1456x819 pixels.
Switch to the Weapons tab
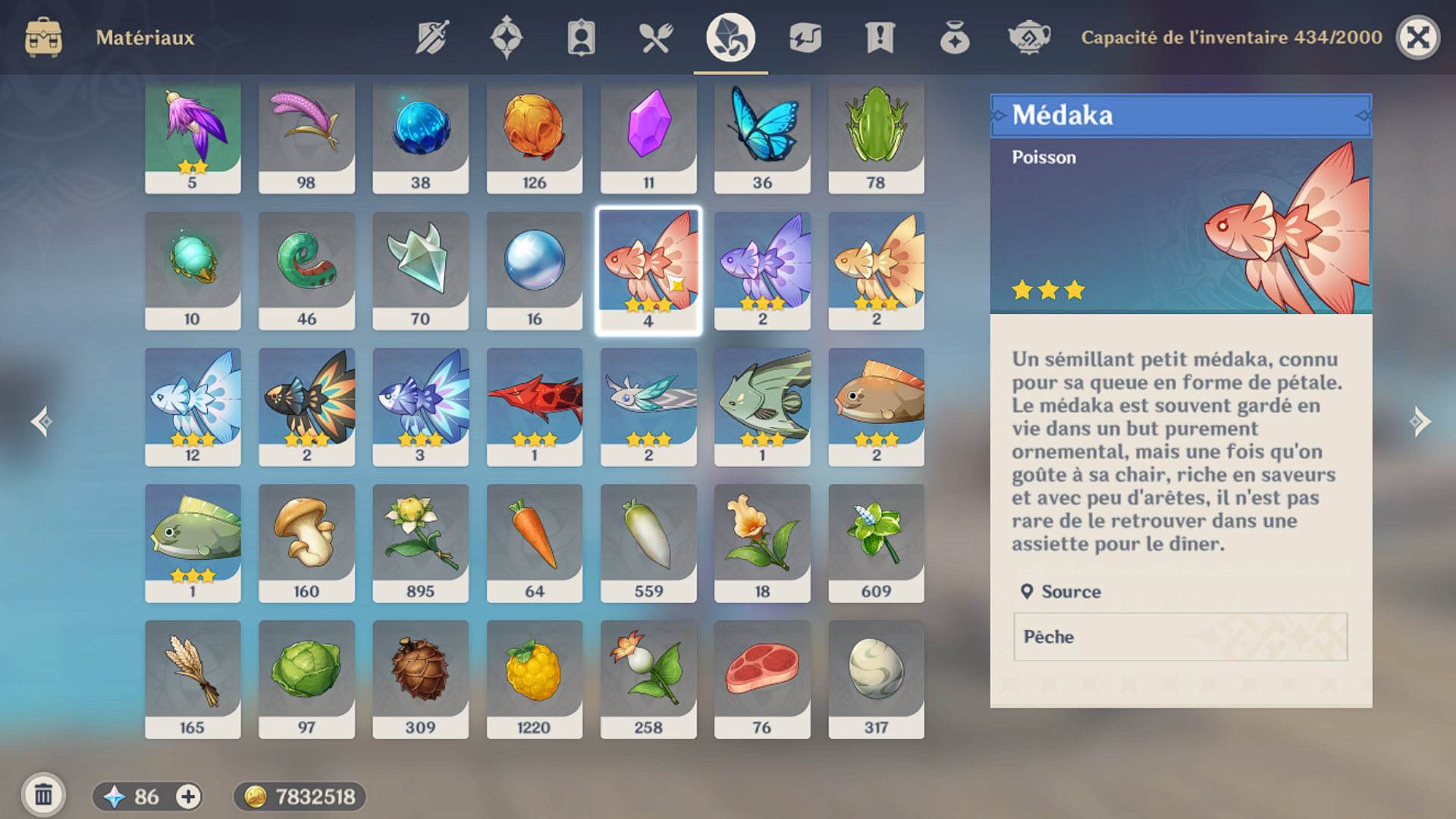432,37
